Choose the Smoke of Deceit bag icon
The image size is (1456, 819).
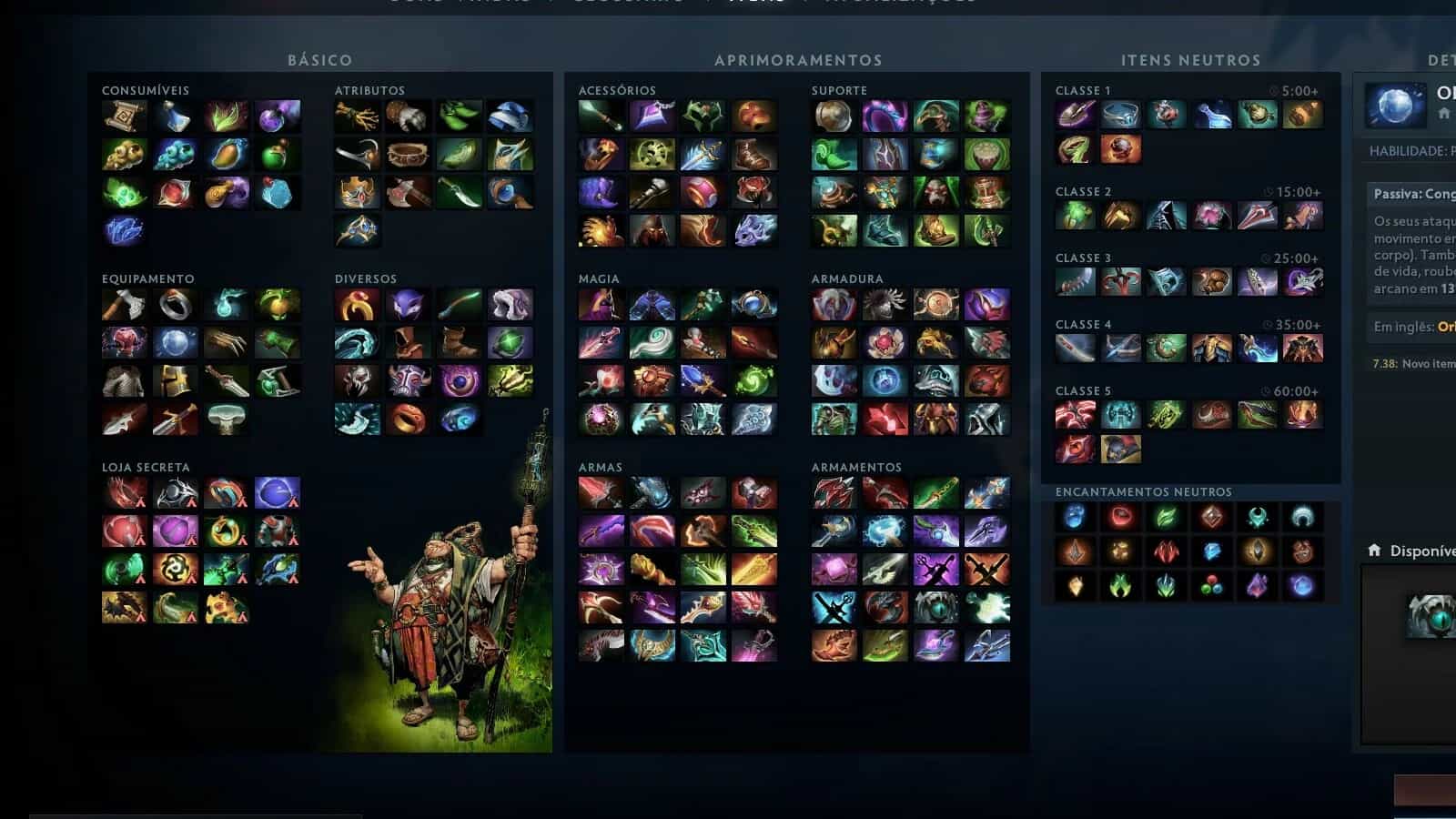click(x=227, y=196)
